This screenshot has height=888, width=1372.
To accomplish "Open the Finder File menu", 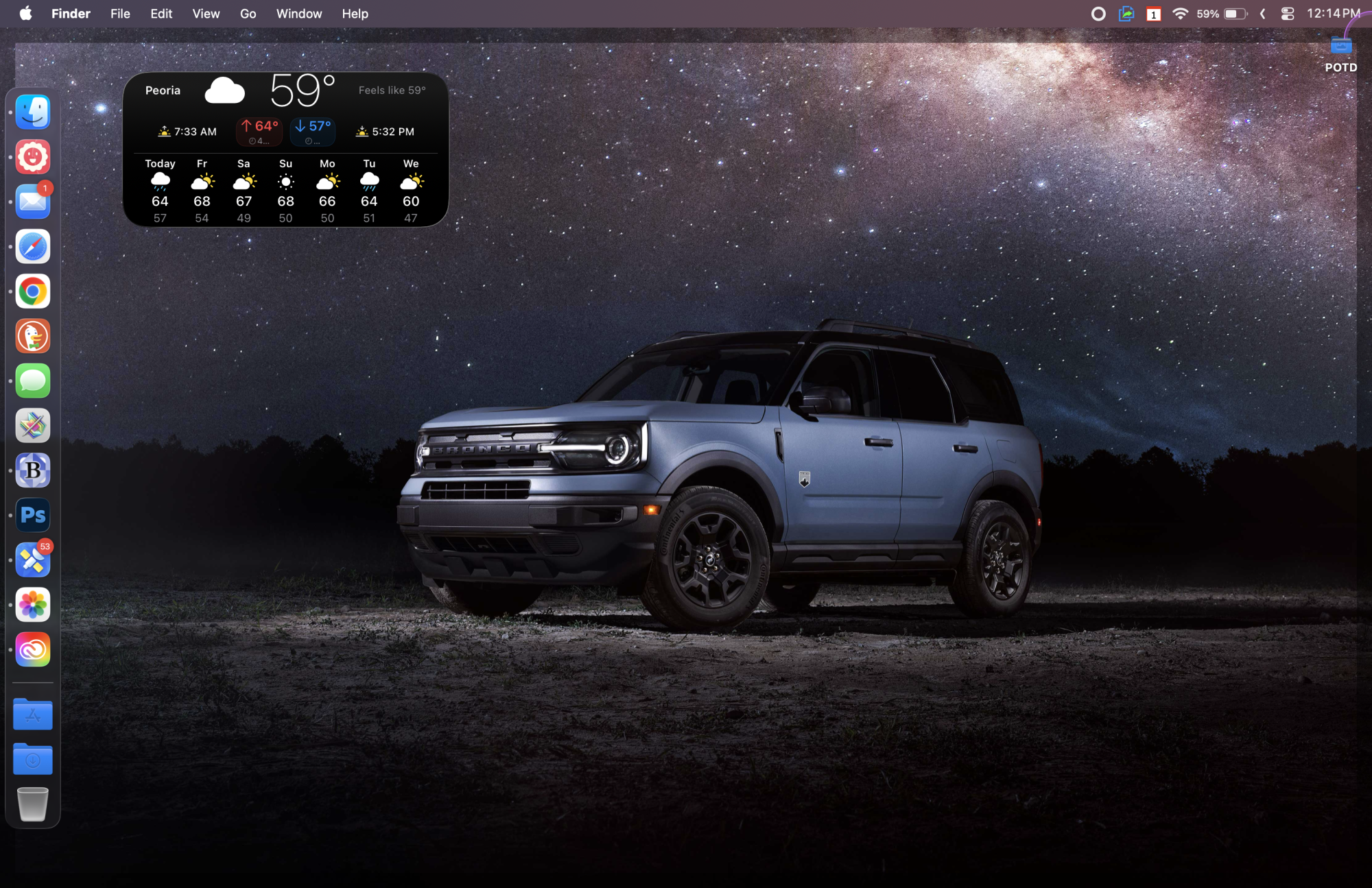I will (x=120, y=14).
